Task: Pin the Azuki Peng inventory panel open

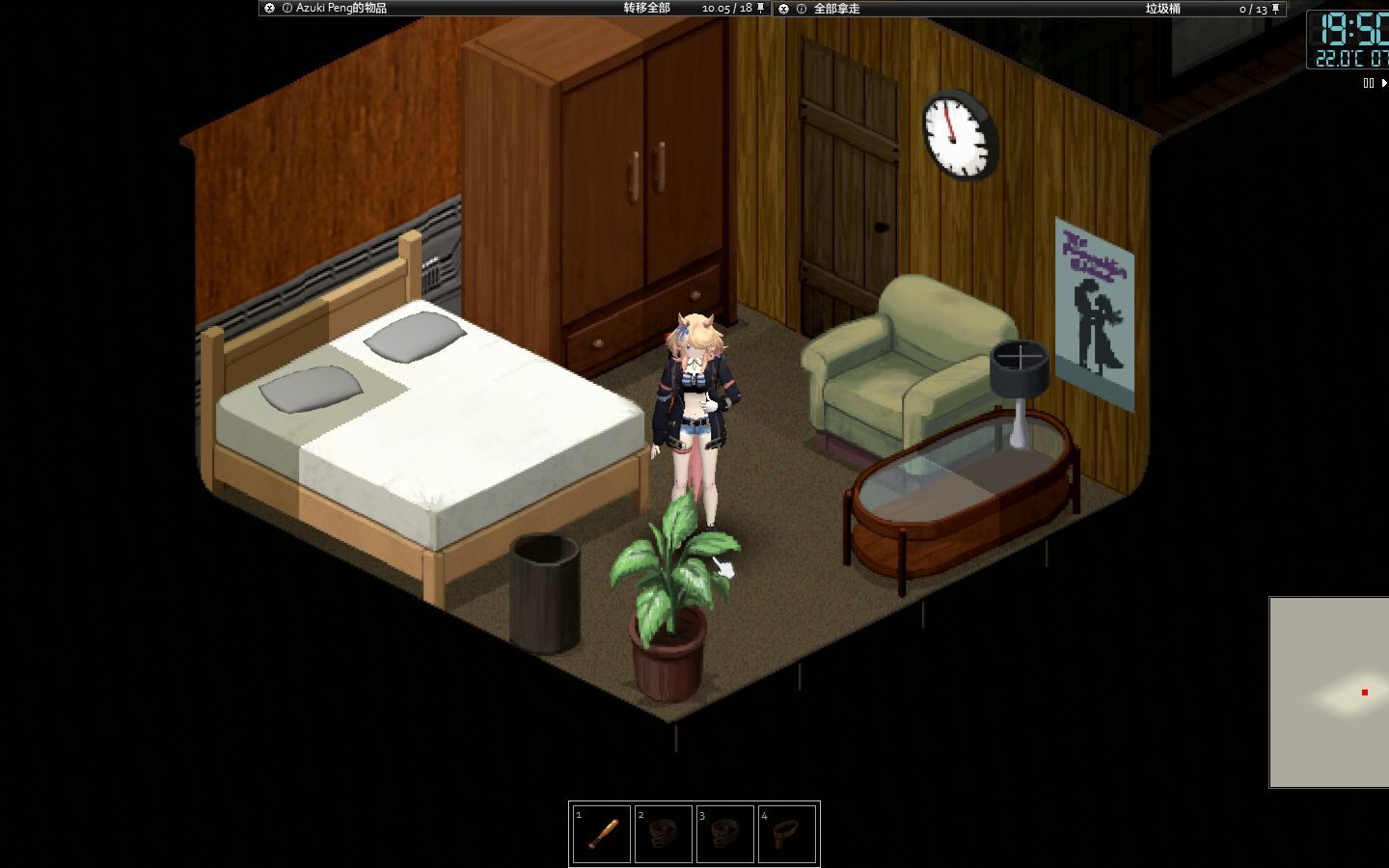Action: (x=760, y=9)
